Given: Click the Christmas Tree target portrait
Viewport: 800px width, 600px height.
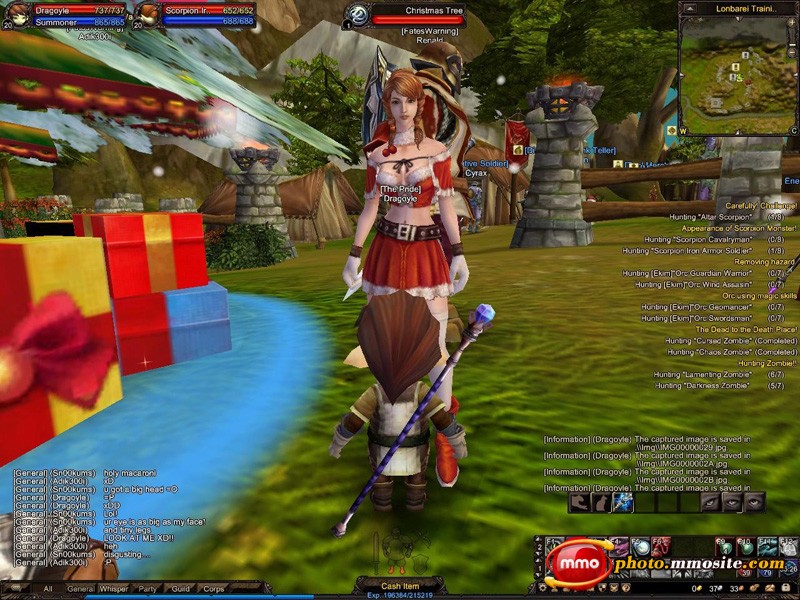Looking at the screenshot, I should pyautogui.click(x=358, y=14).
